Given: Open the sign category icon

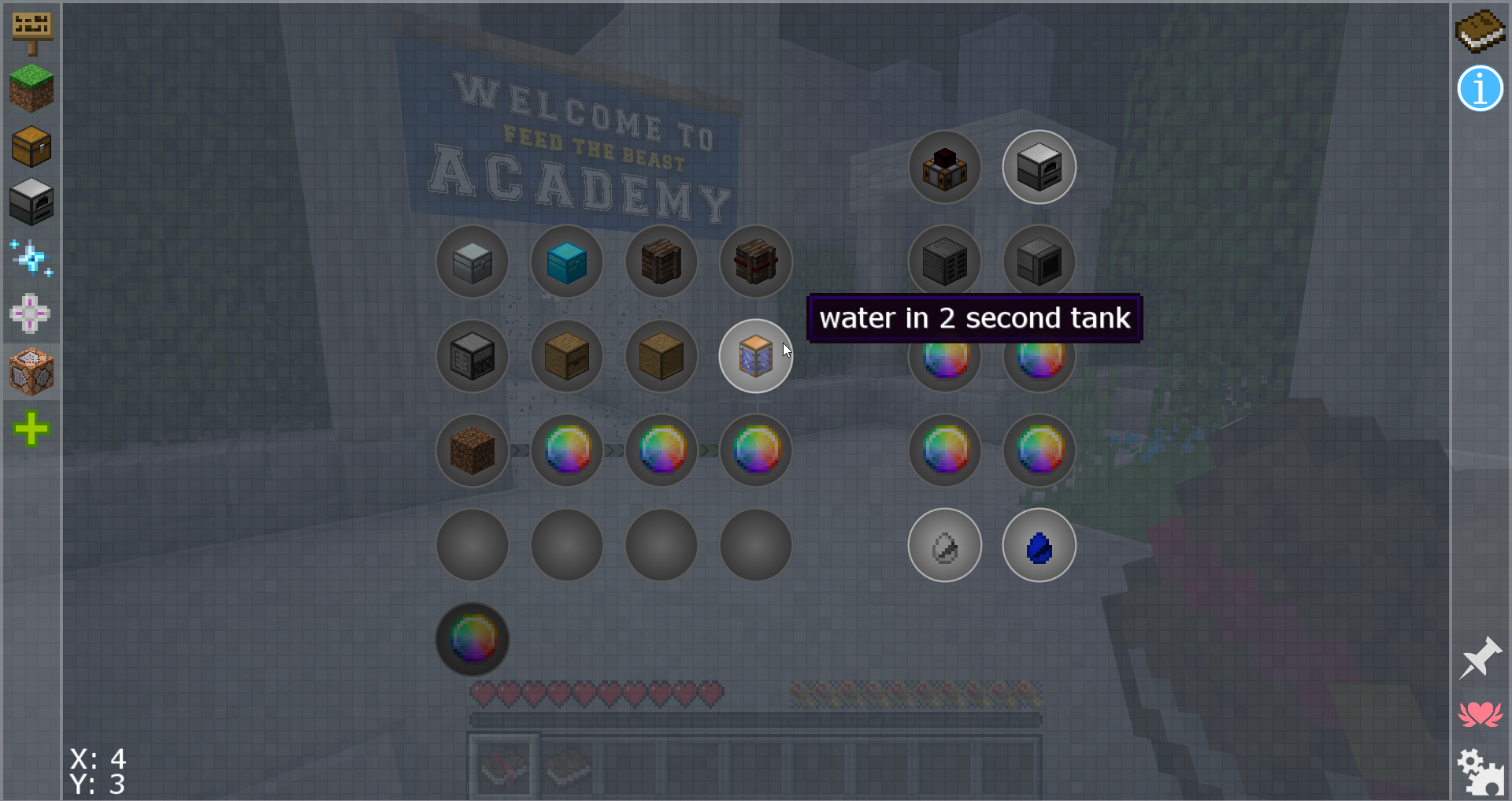Looking at the screenshot, I should [31, 32].
